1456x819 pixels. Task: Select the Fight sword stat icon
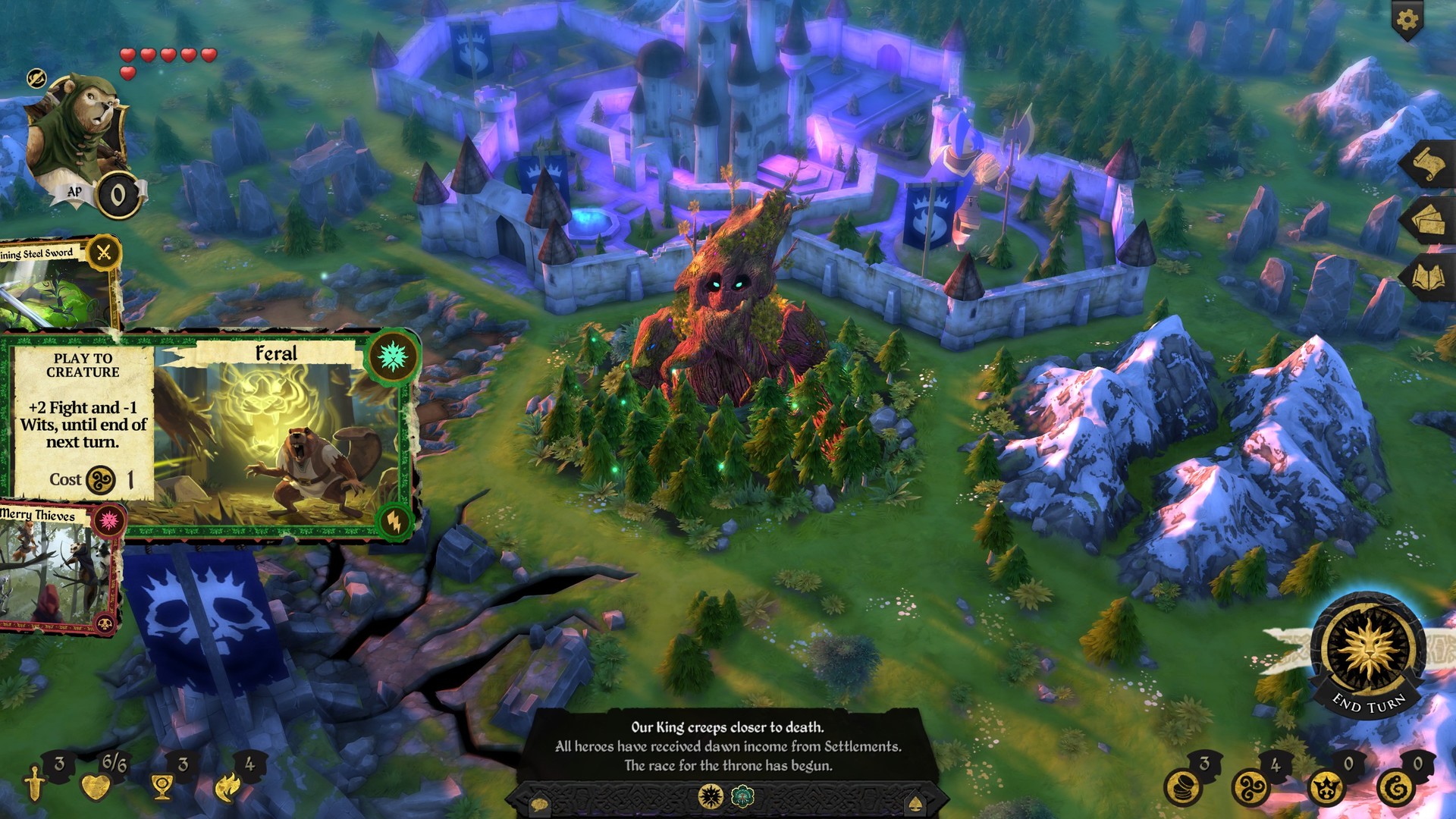(33, 786)
